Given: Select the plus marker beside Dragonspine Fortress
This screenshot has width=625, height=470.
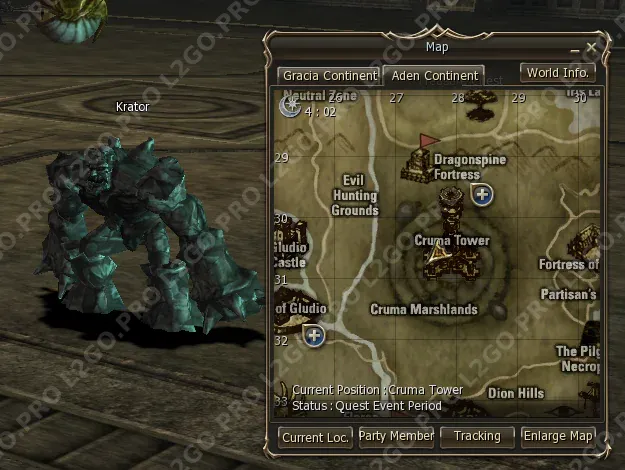Looking at the screenshot, I should pyautogui.click(x=482, y=194).
